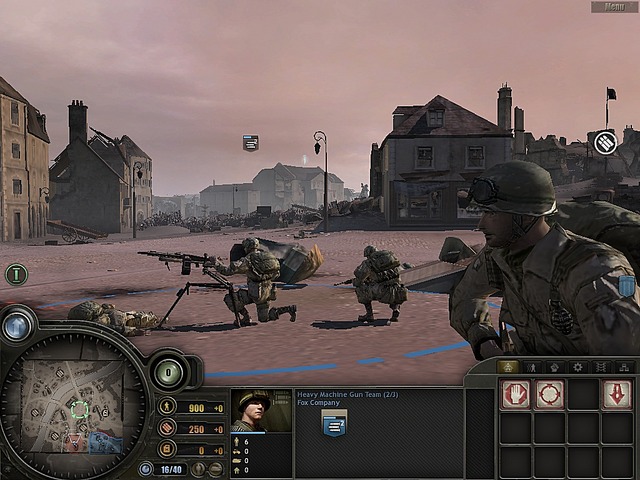Click the red down-arrow retreat command
This screenshot has width=640, height=480.
(616, 395)
